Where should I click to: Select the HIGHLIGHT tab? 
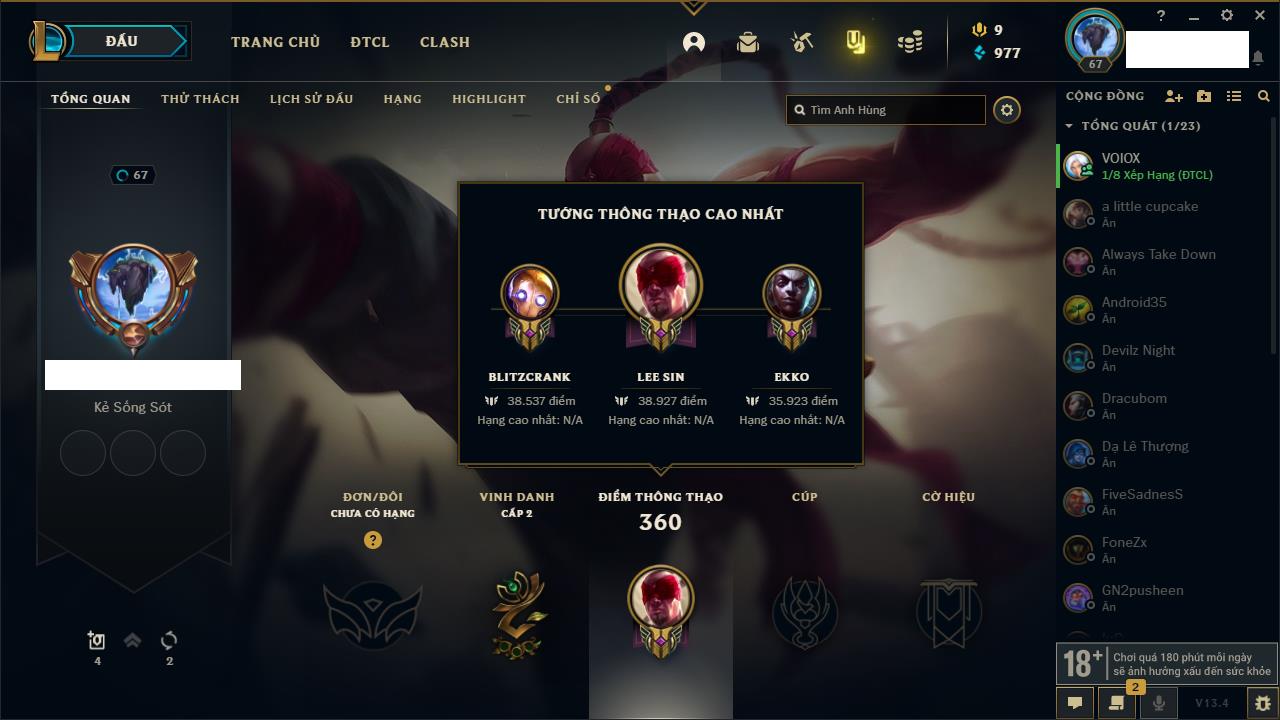[x=488, y=99]
